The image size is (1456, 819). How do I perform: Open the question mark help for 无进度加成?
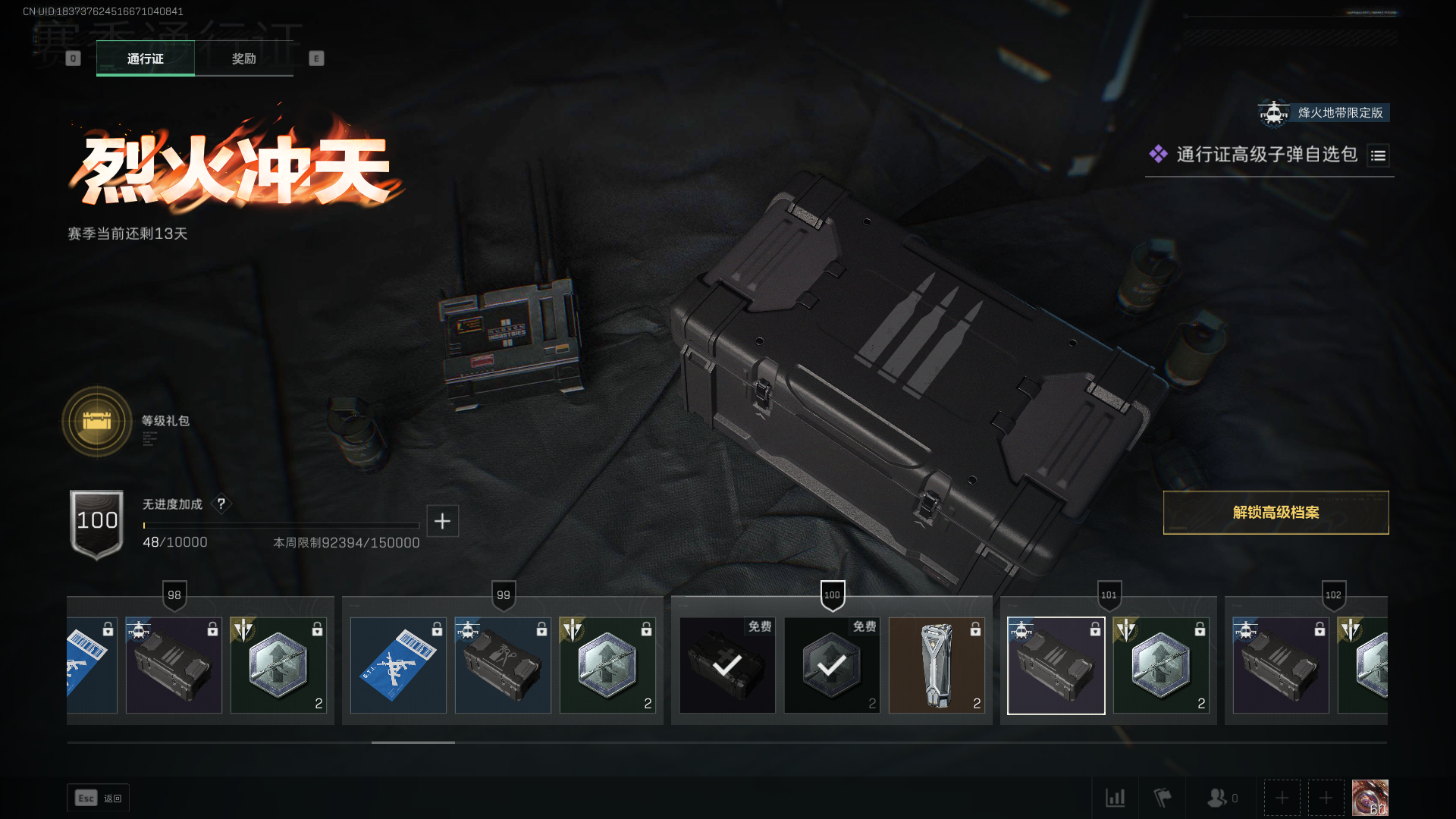pyautogui.click(x=221, y=504)
